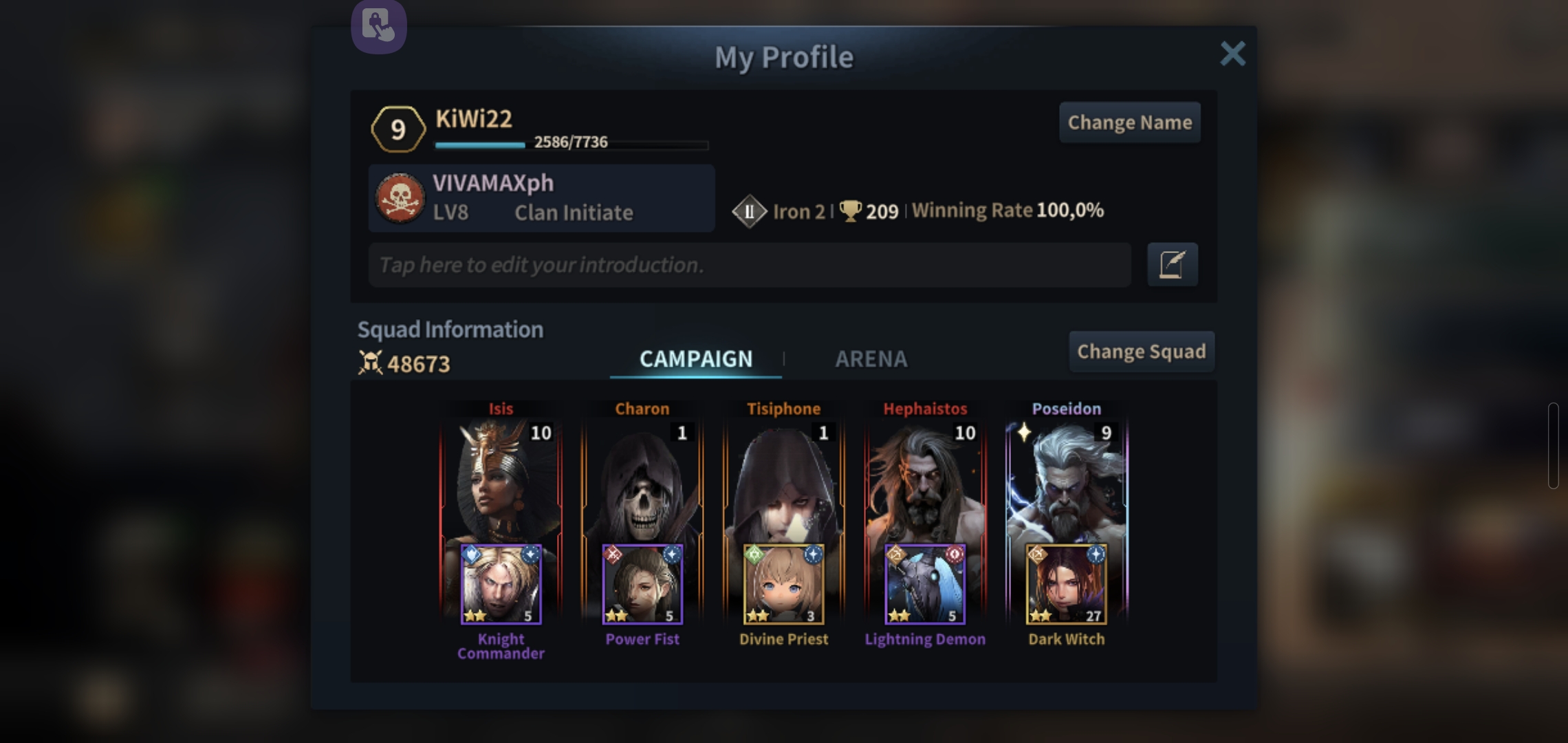
Task: Inspect the Hephaistos hero card
Action: click(x=925, y=482)
